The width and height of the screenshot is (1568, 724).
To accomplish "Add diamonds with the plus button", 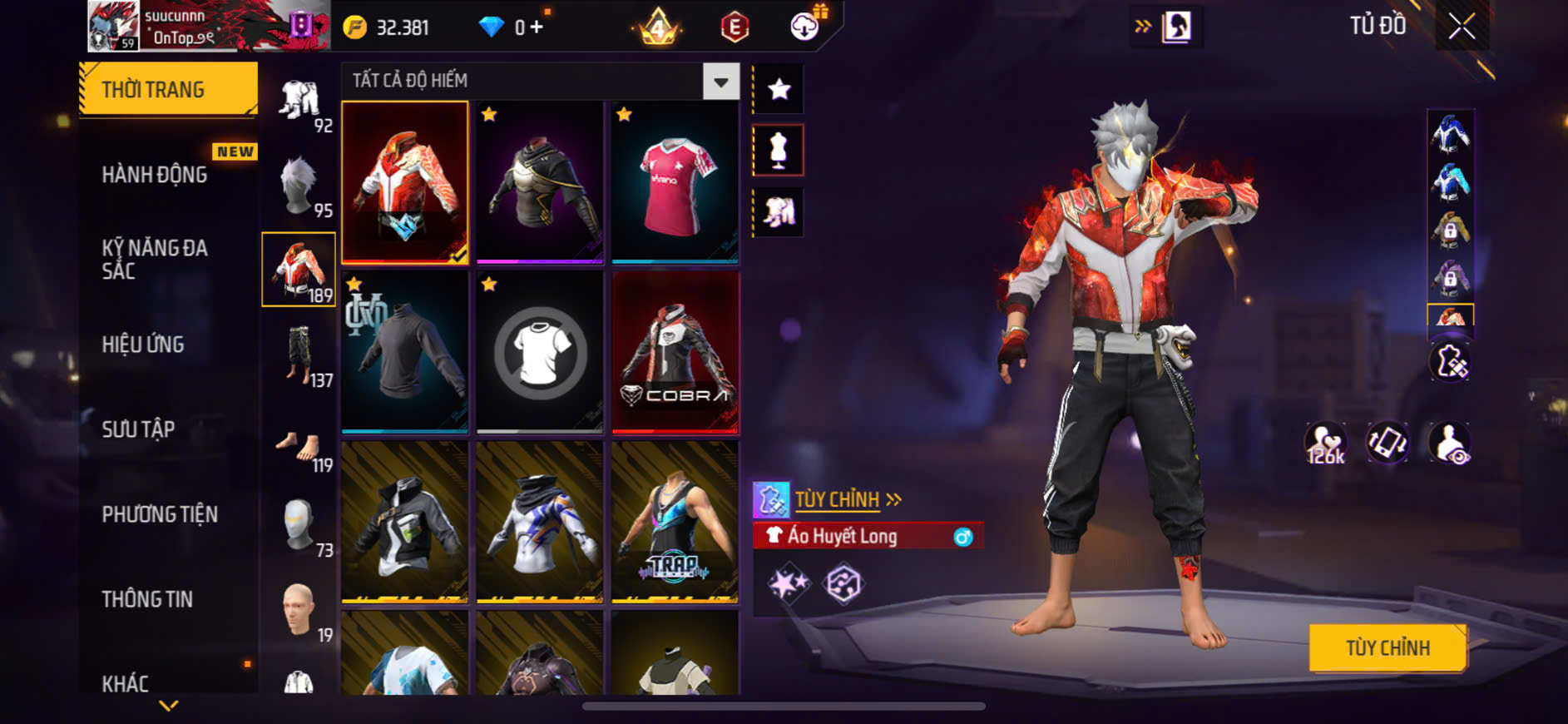I will (537, 27).
